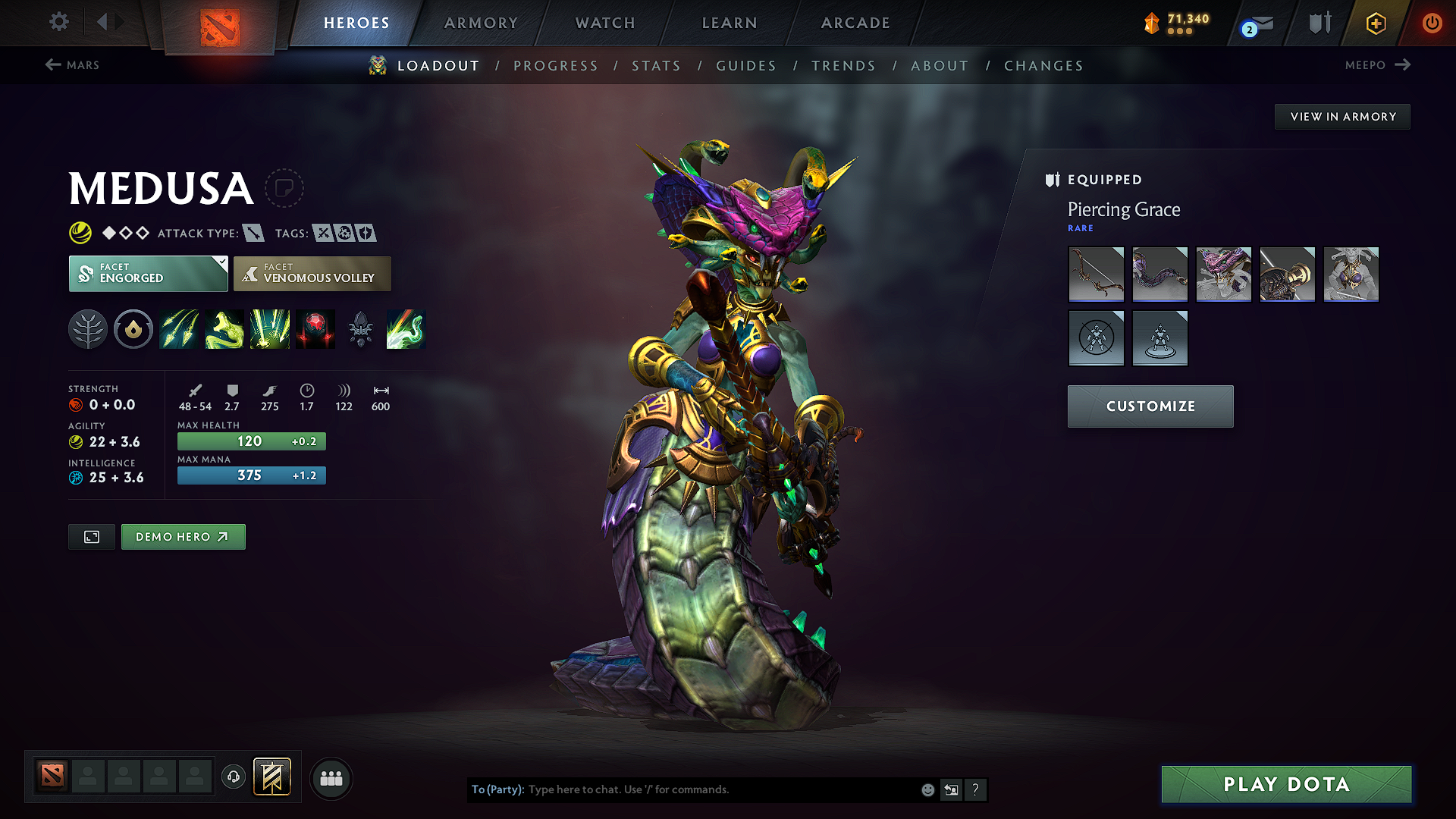
Task: Select the Mystic Snake ability icon
Action: pos(224,328)
